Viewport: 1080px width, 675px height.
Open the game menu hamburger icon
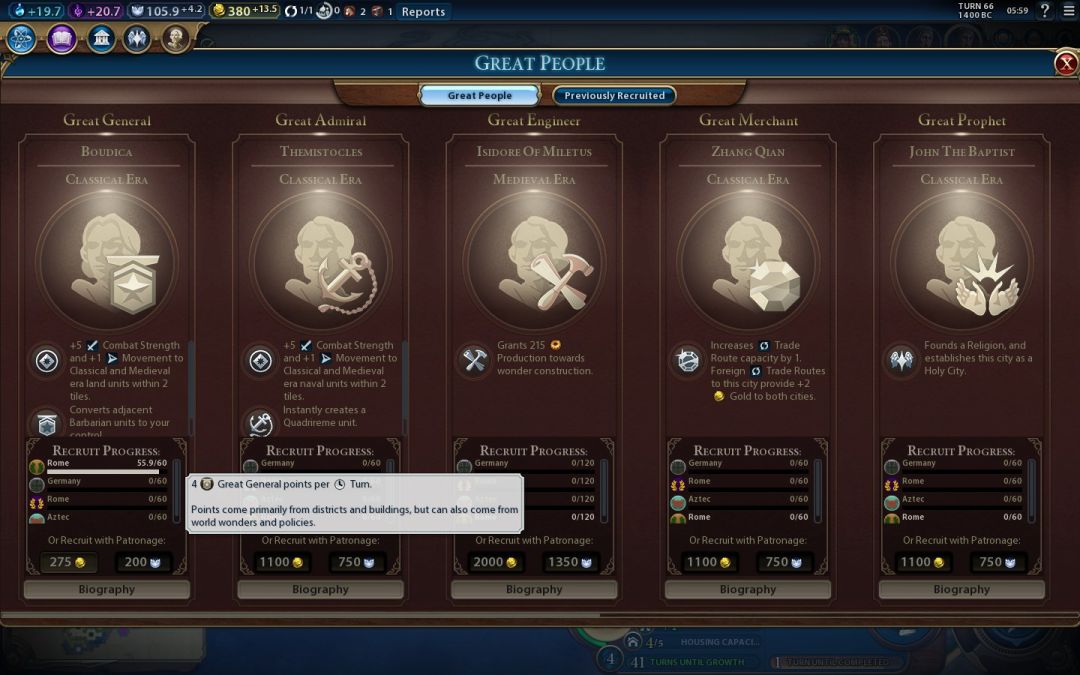coord(1068,11)
